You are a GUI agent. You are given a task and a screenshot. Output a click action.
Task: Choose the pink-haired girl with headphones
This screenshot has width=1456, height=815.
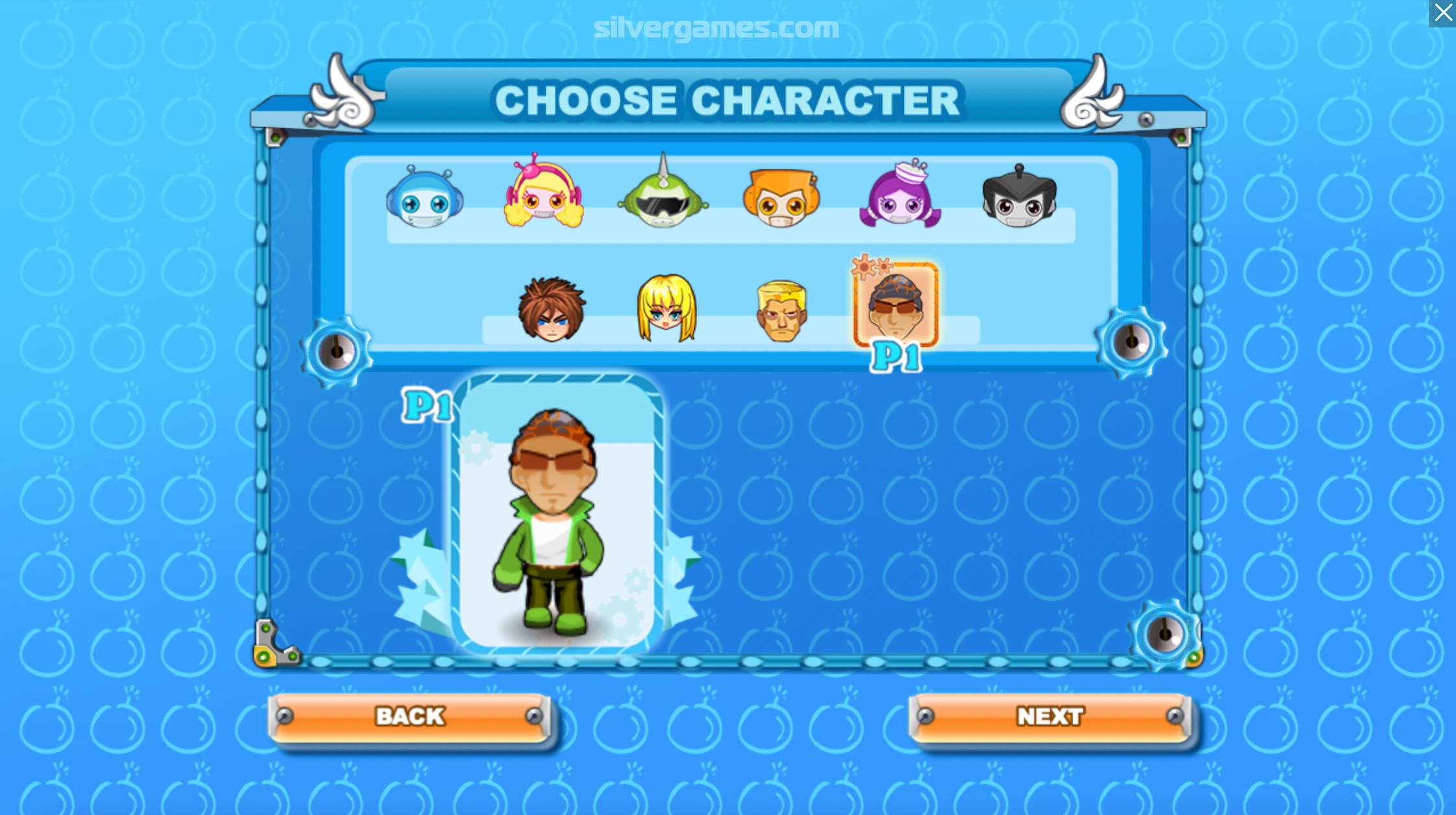point(544,195)
